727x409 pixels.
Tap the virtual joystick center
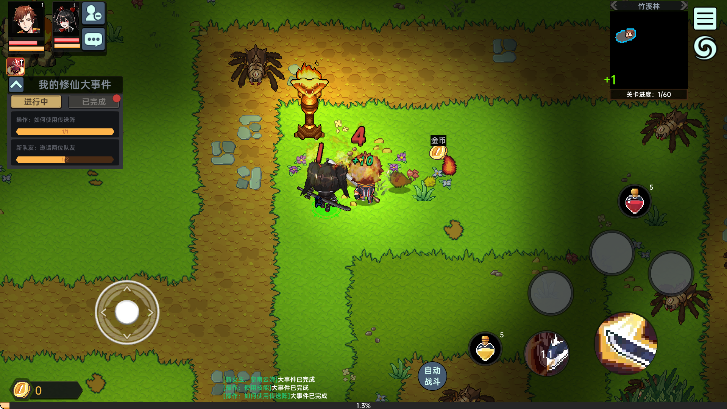coord(127,312)
